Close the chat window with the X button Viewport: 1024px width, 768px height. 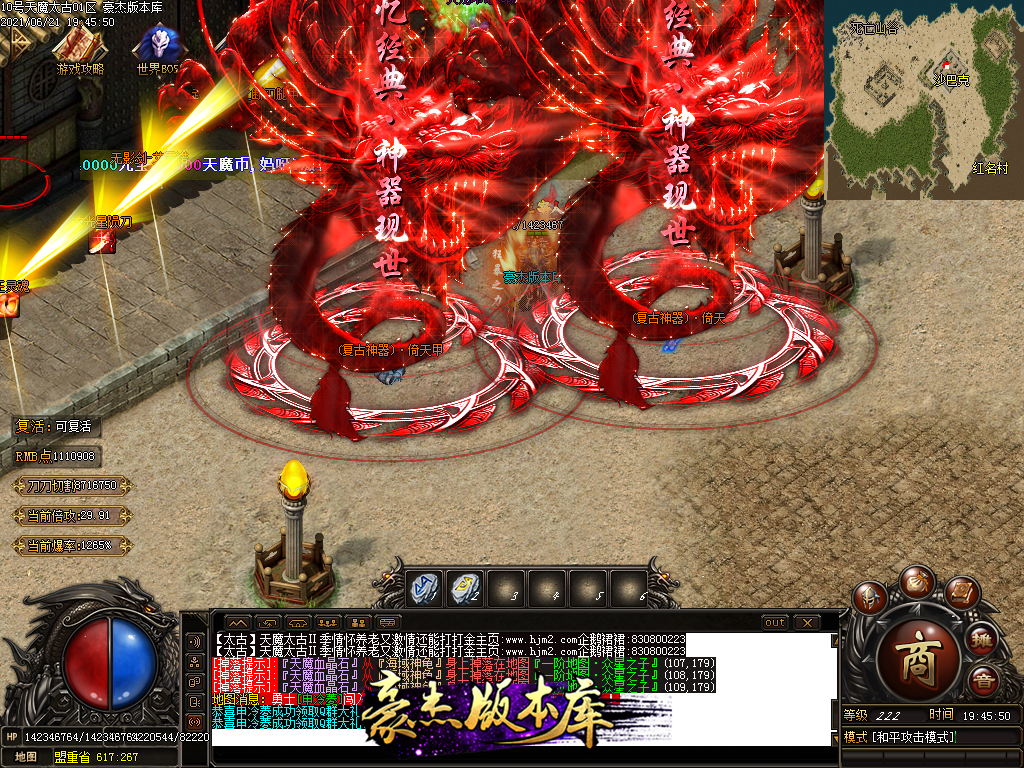click(806, 622)
